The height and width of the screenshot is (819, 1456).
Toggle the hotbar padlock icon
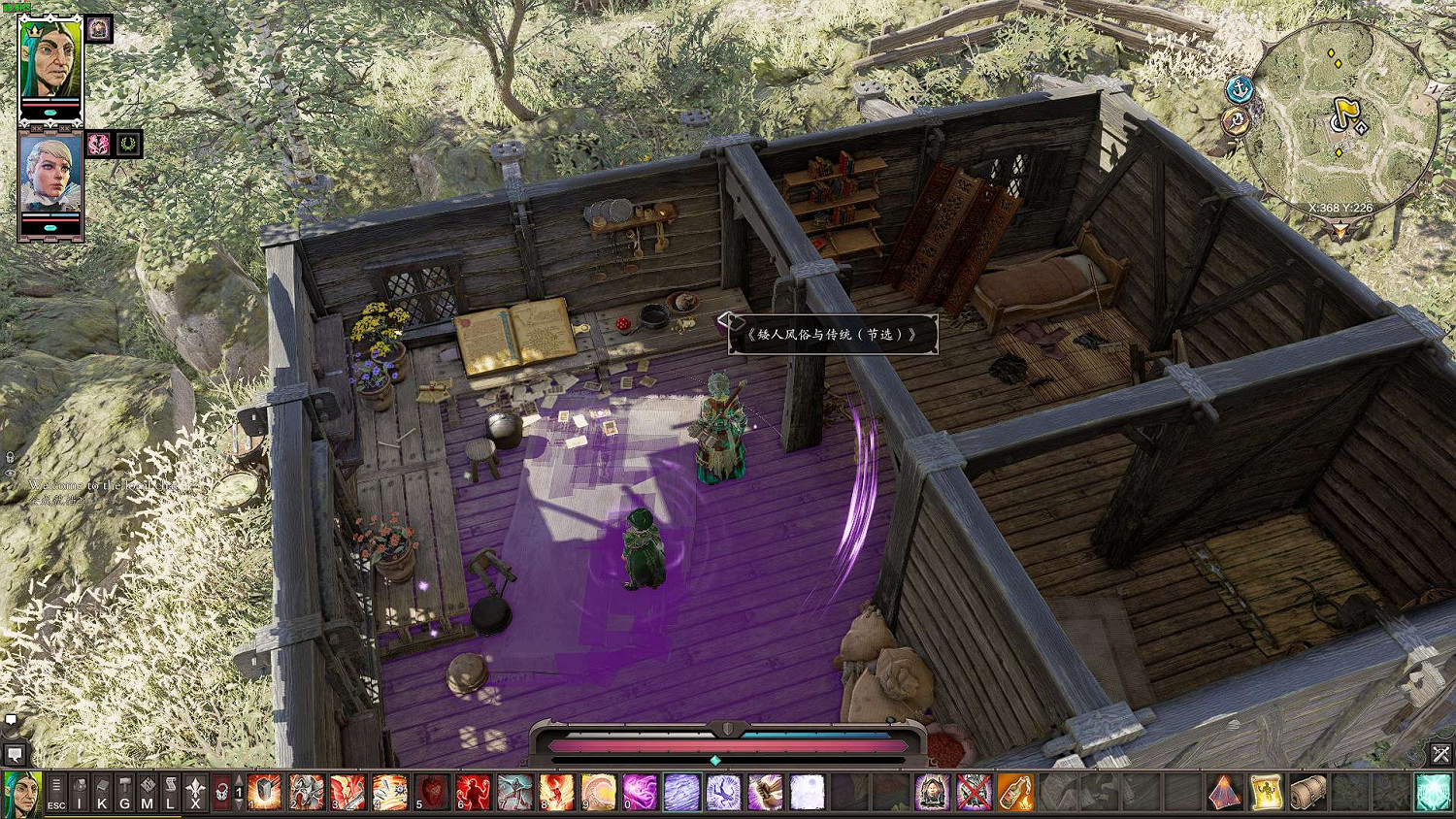click(x=221, y=793)
